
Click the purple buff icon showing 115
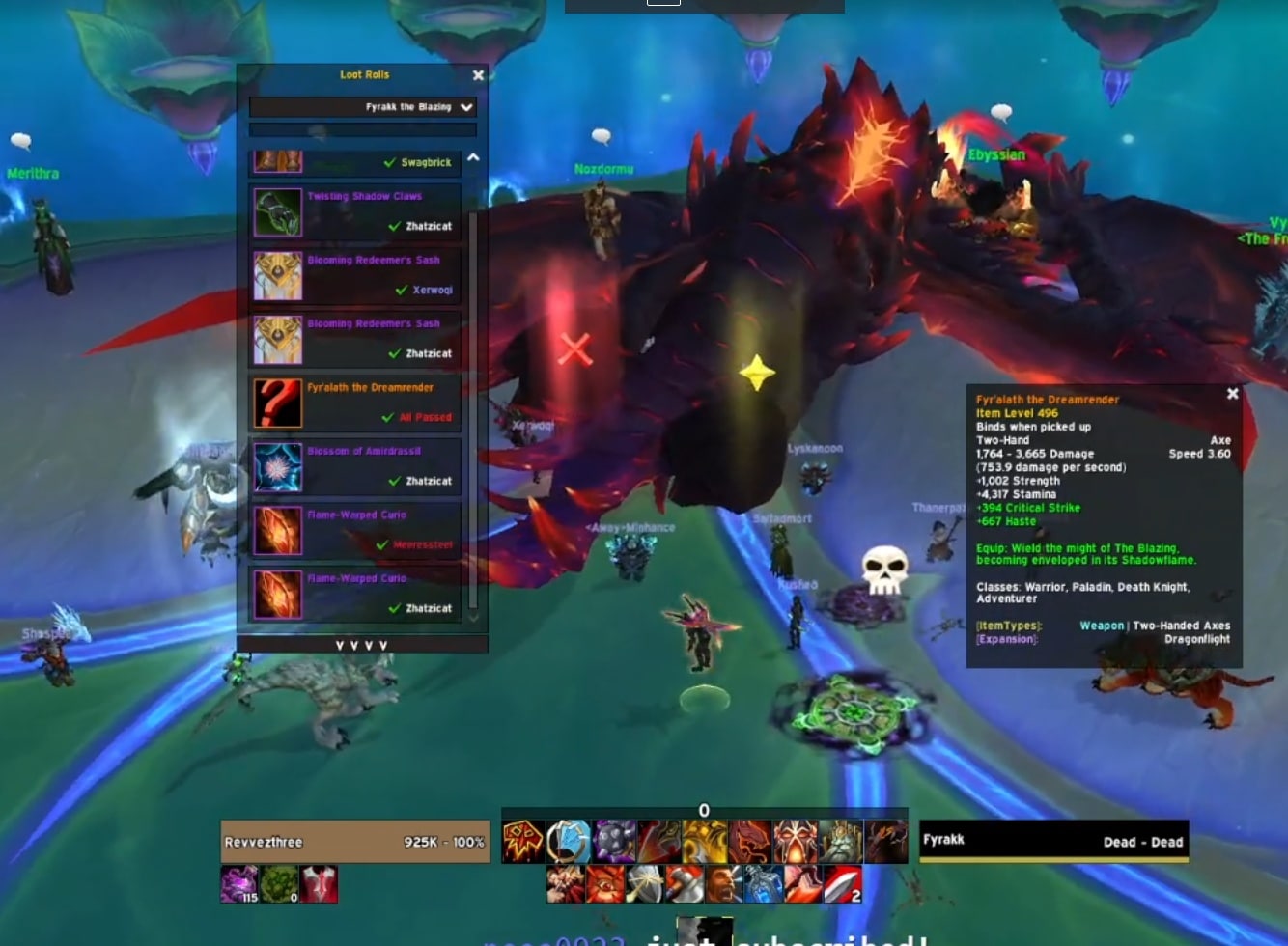pos(239,884)
